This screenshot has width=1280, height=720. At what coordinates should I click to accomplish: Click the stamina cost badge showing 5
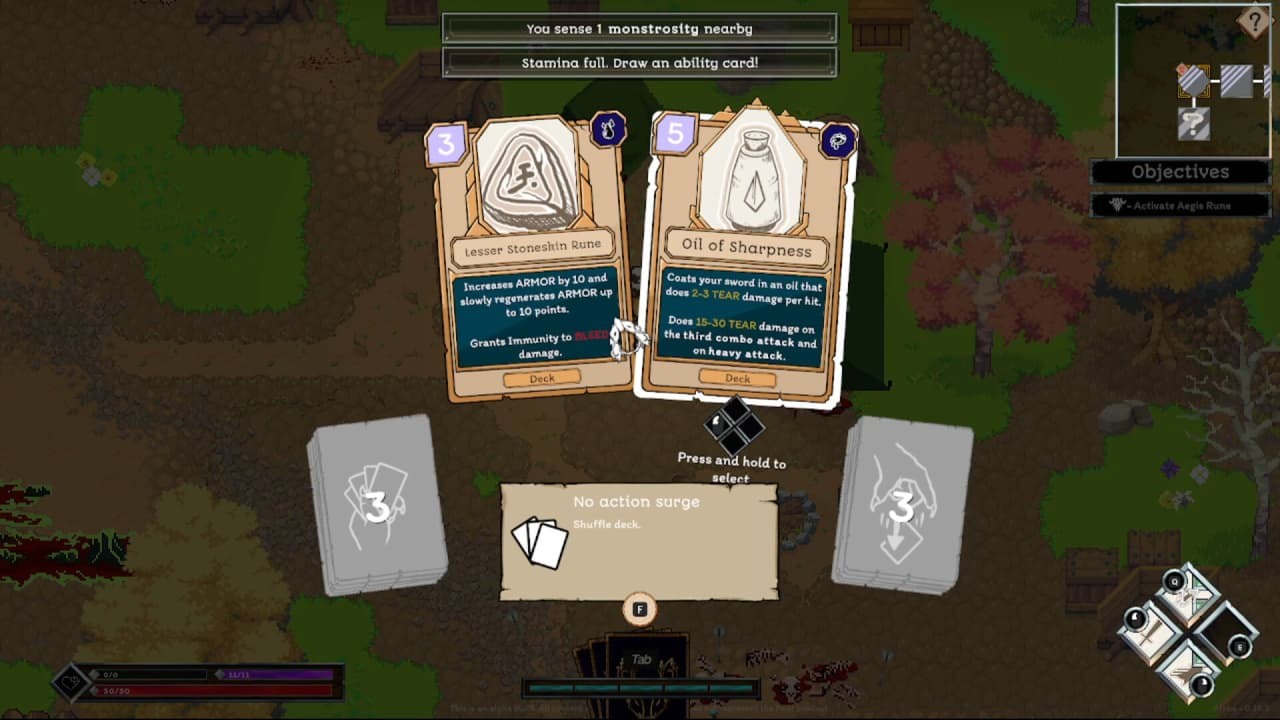[672, 132]
